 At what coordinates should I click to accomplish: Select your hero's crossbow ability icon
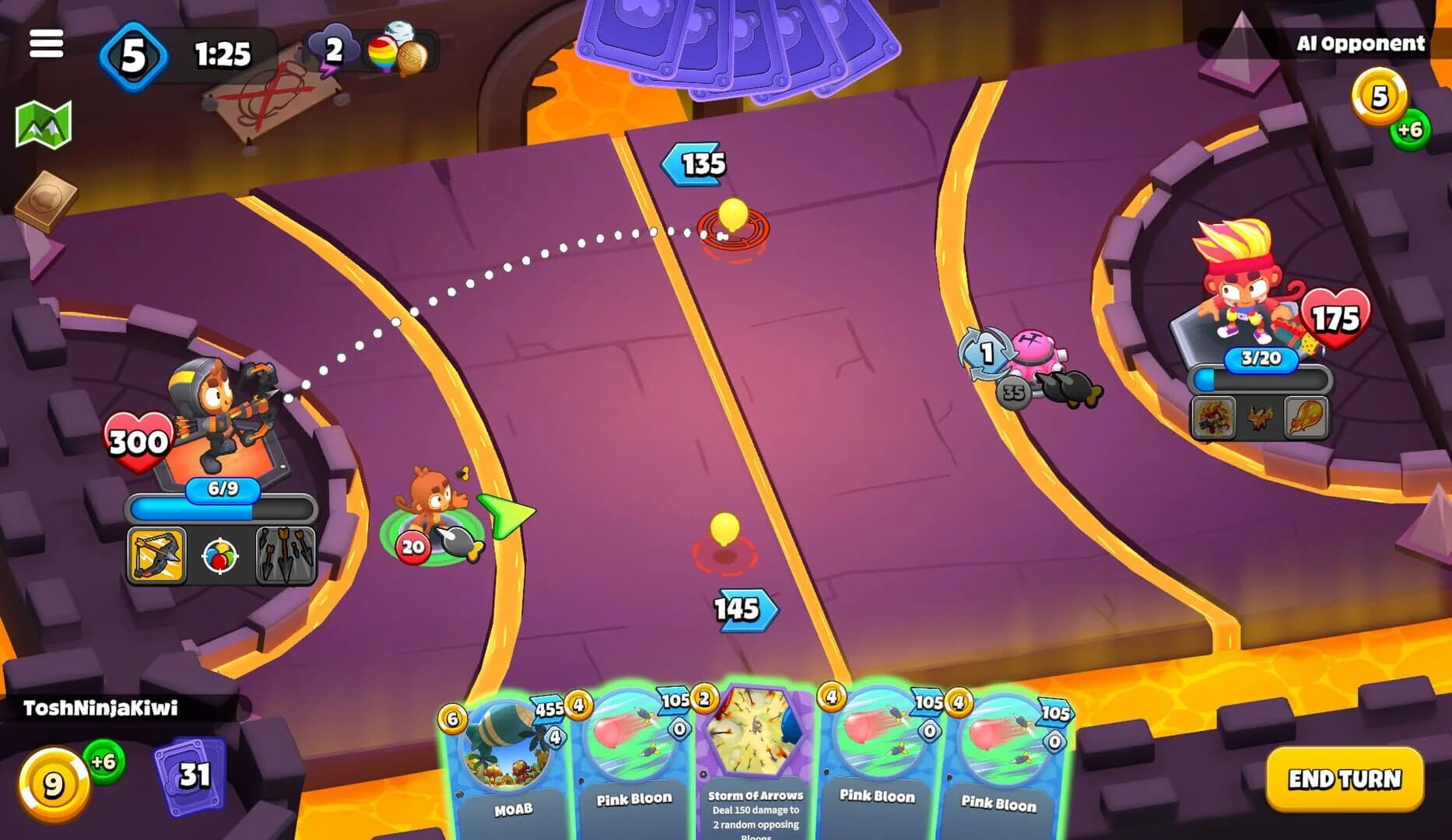156,555
